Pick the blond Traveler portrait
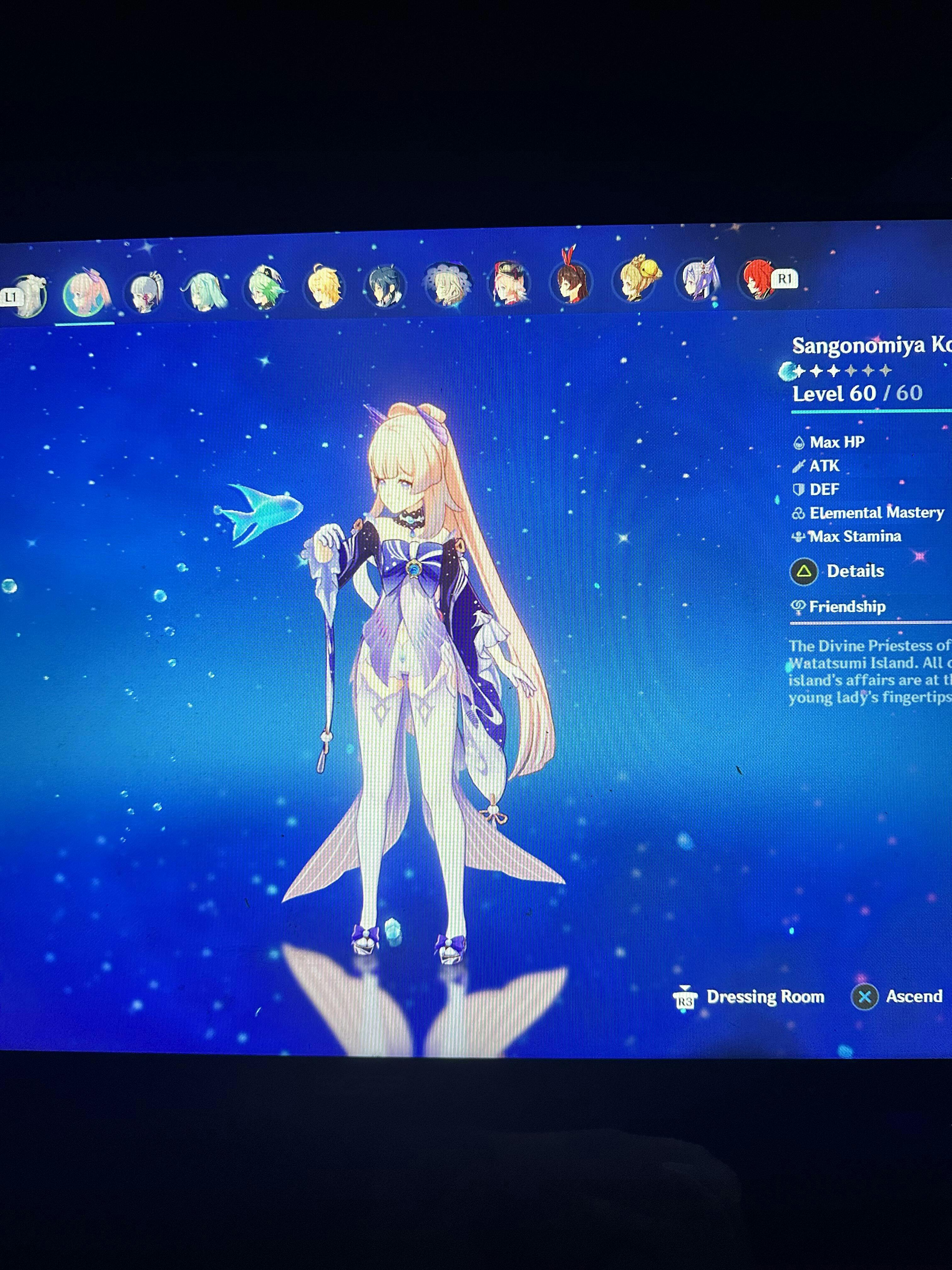 tap(324, 287)
